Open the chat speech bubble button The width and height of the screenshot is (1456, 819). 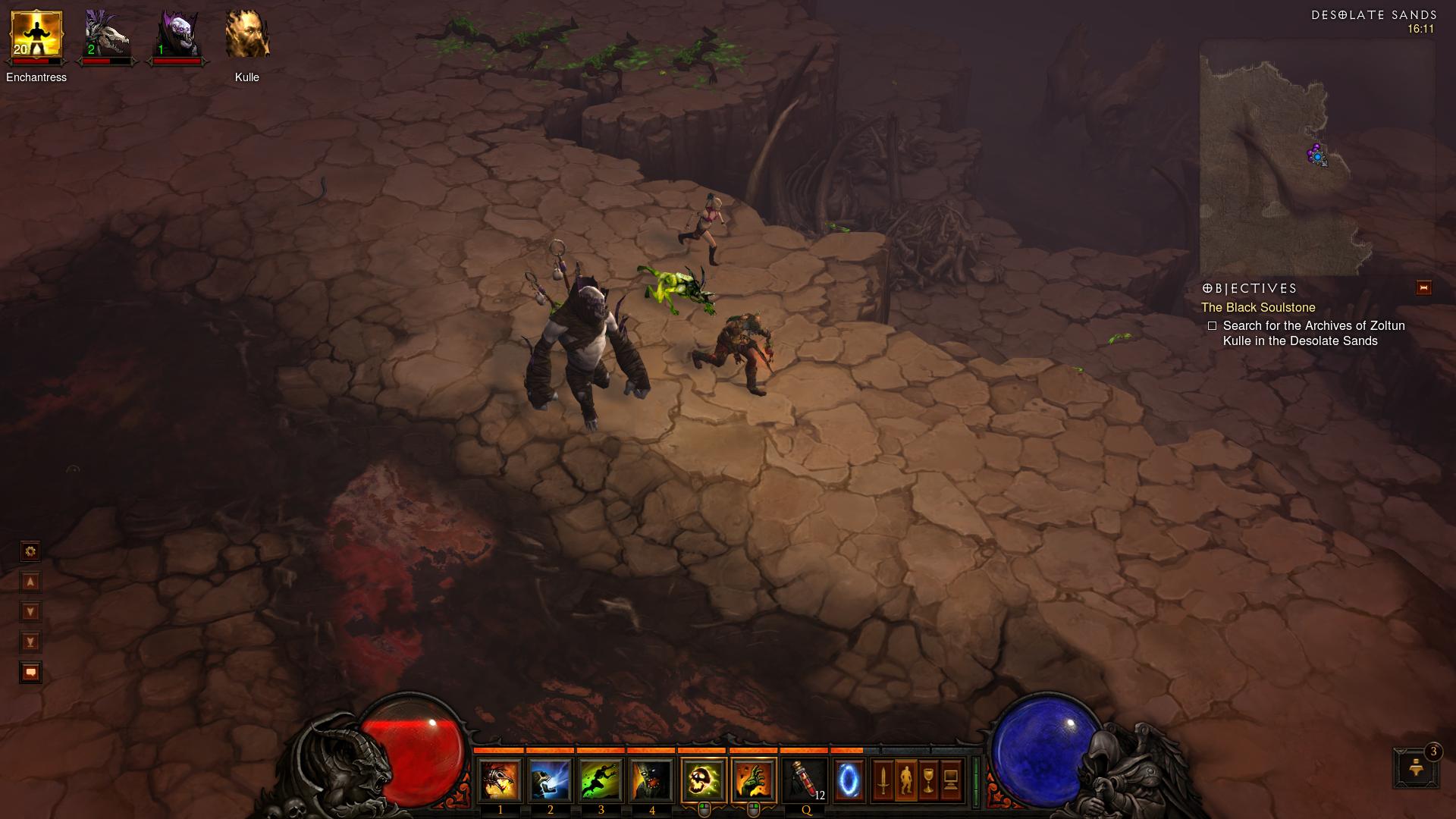(x=30, y=672)
